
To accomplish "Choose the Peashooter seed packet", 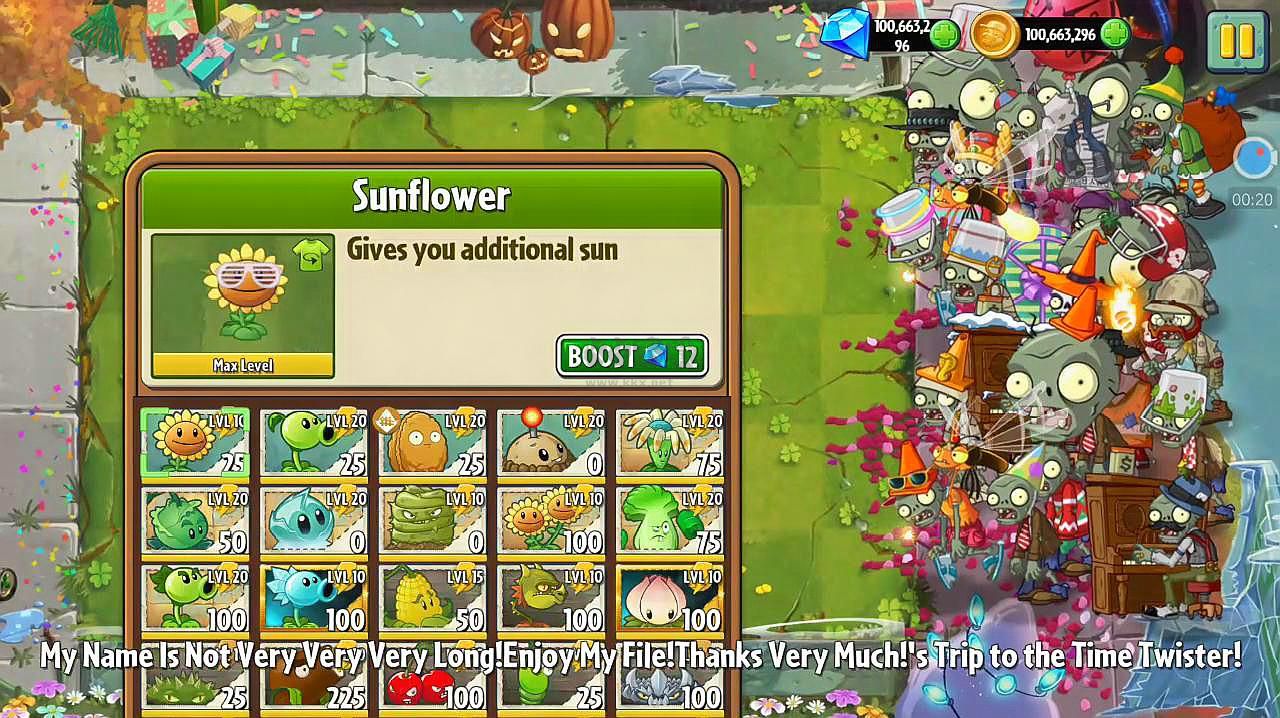I will pos(314,442).
